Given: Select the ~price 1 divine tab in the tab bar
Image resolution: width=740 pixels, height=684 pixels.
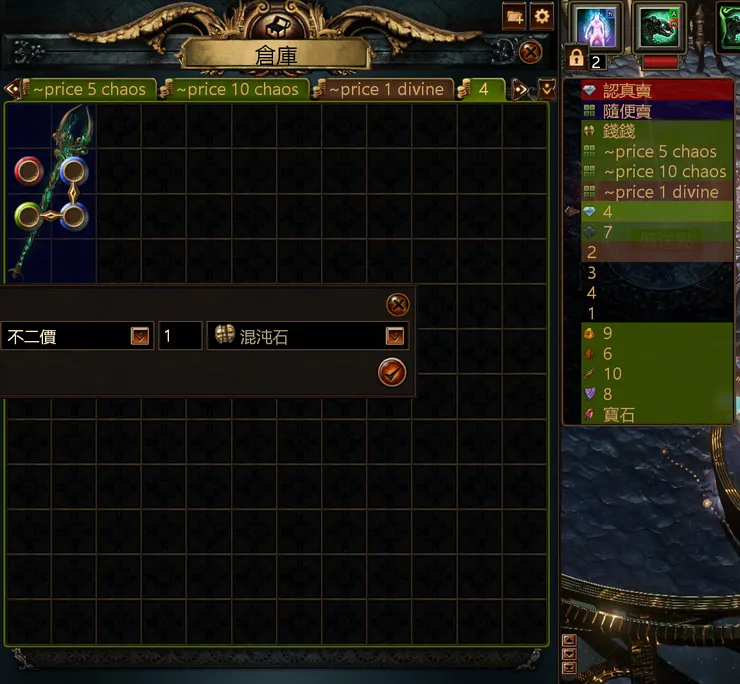Looking at the screenshot, I should [x=384, y=89].
